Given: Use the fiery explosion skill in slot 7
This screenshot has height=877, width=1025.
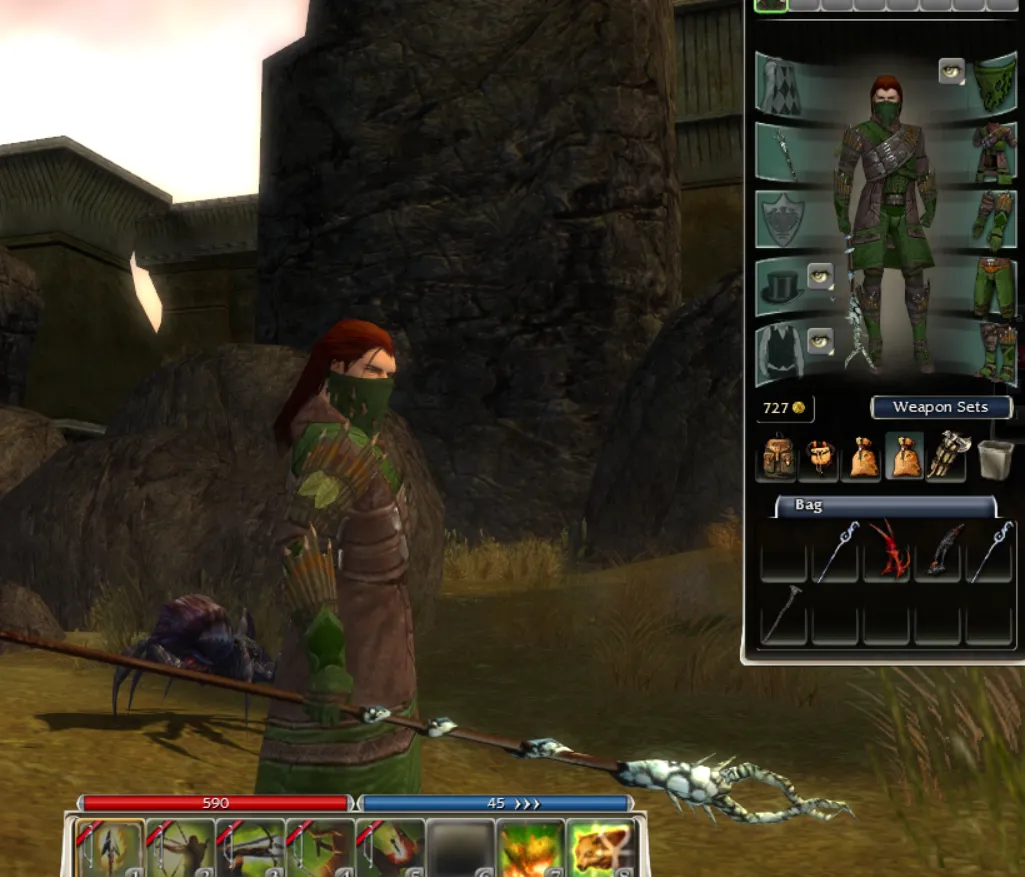Looking at the screenshot, I should click(530, 849).
